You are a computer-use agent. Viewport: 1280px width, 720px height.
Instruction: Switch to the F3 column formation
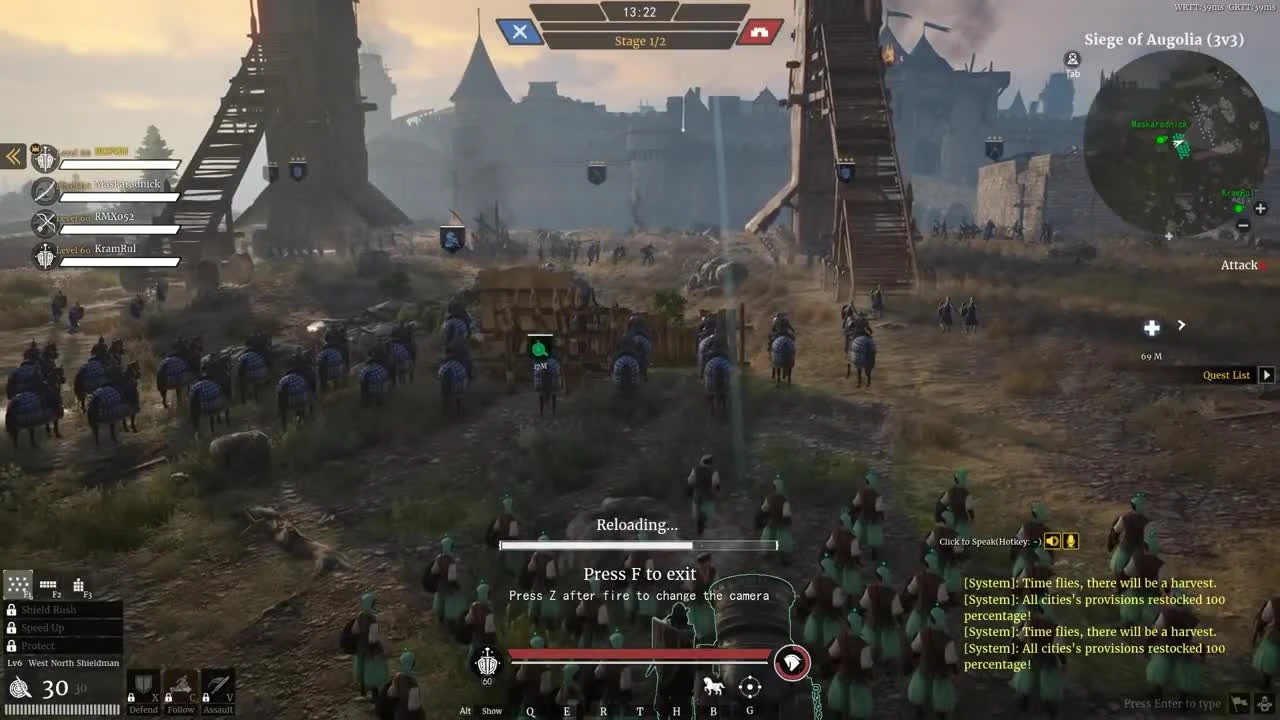point(78,583)
